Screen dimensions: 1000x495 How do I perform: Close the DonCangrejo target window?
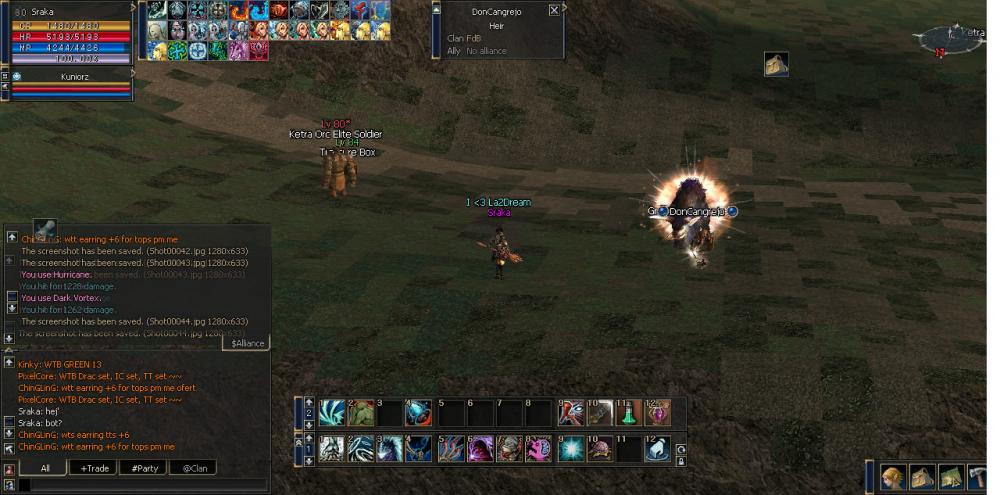coord(554,10)
